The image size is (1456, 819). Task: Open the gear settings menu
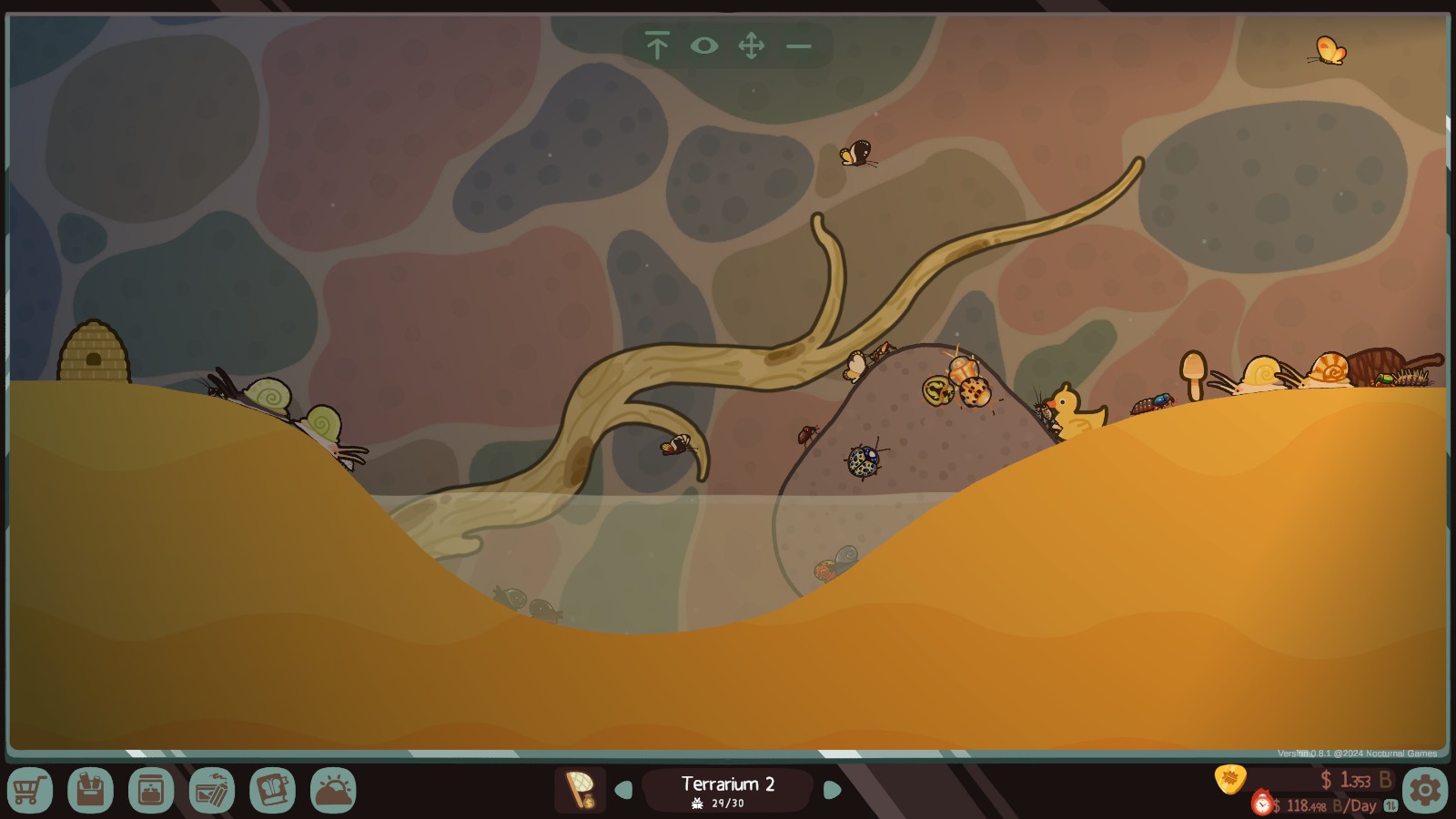1425,790
